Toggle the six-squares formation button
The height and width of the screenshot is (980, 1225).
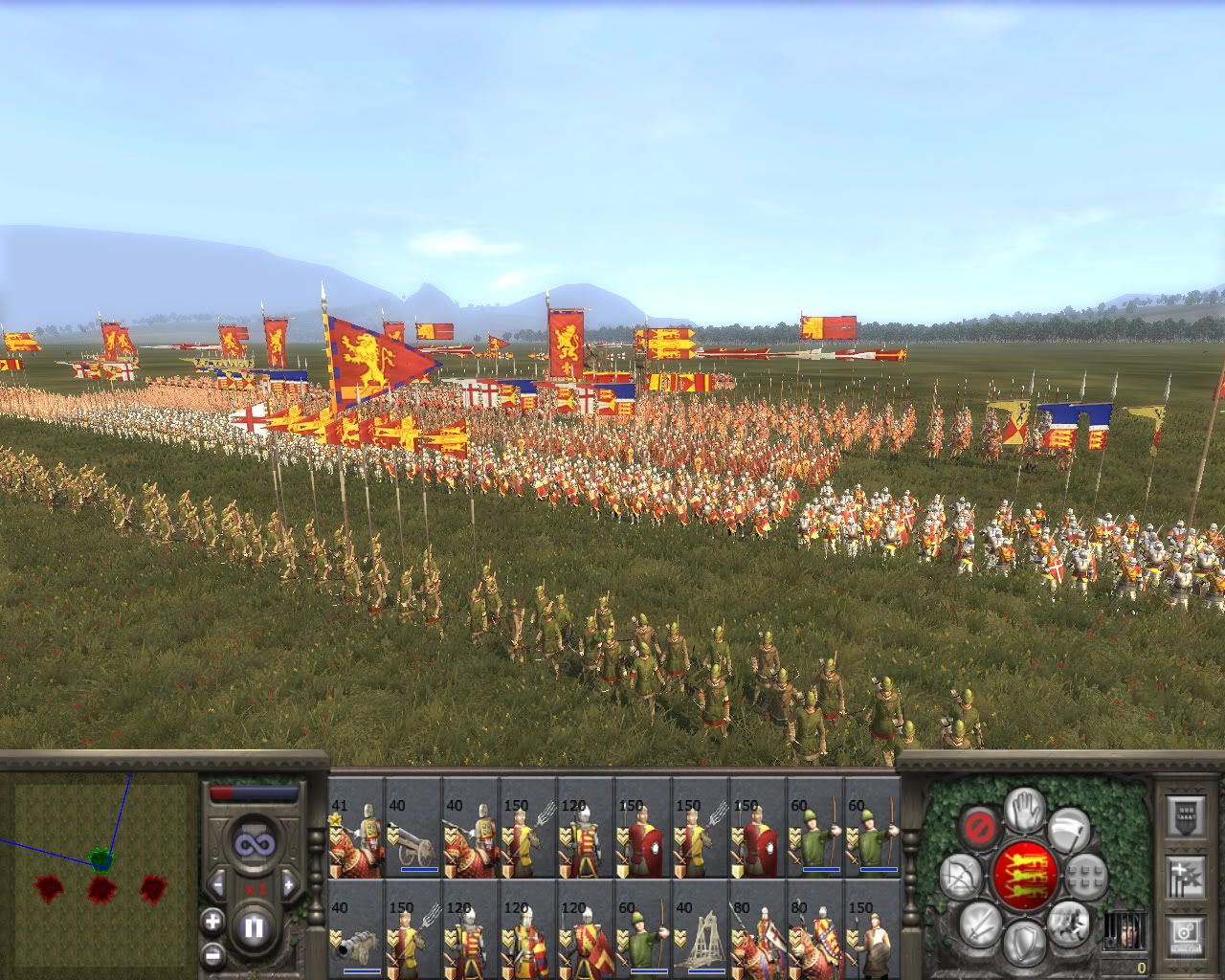point(1085,876)
